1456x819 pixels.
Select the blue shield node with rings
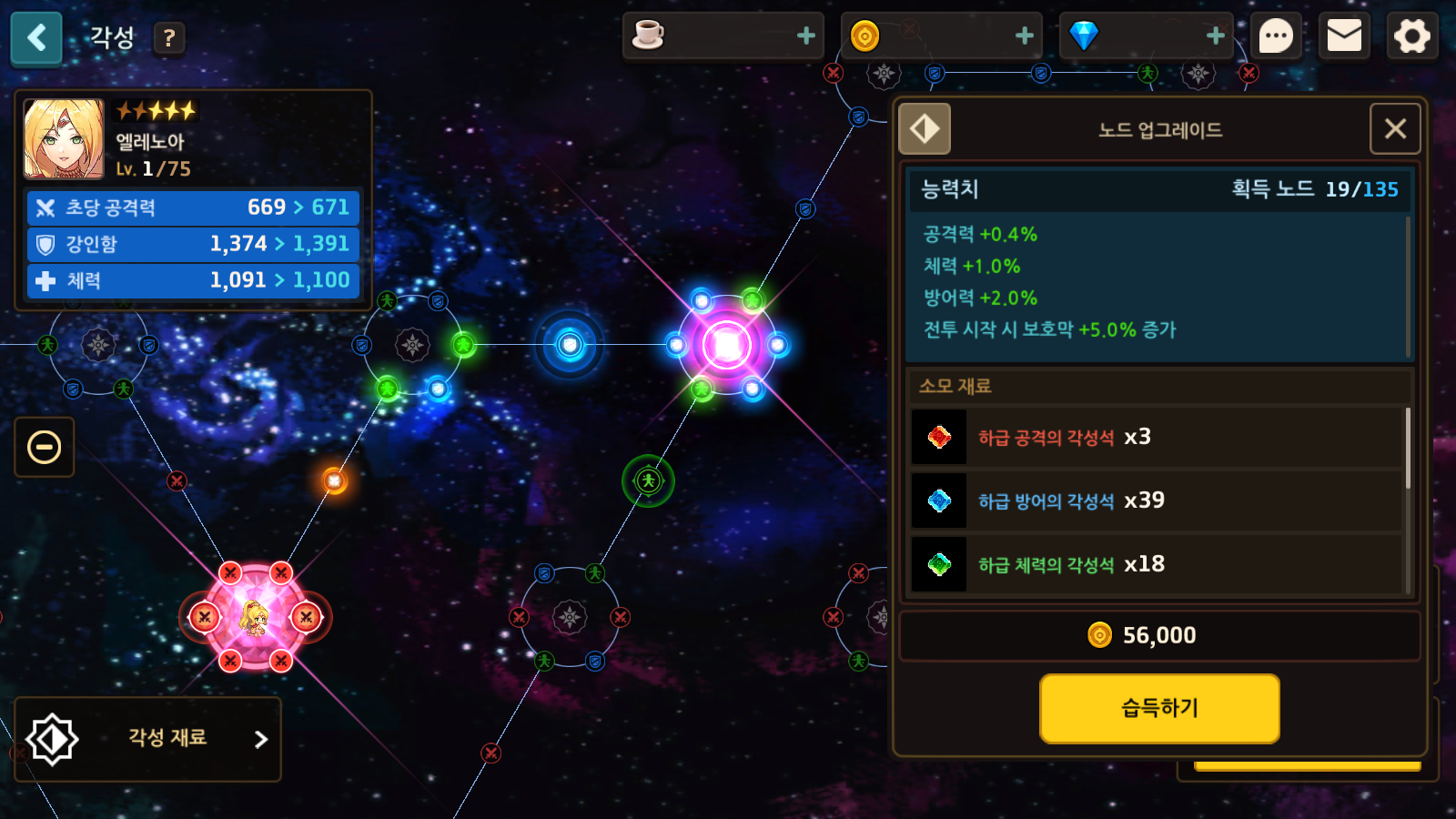pyautogui.click(x=570, y=345)
